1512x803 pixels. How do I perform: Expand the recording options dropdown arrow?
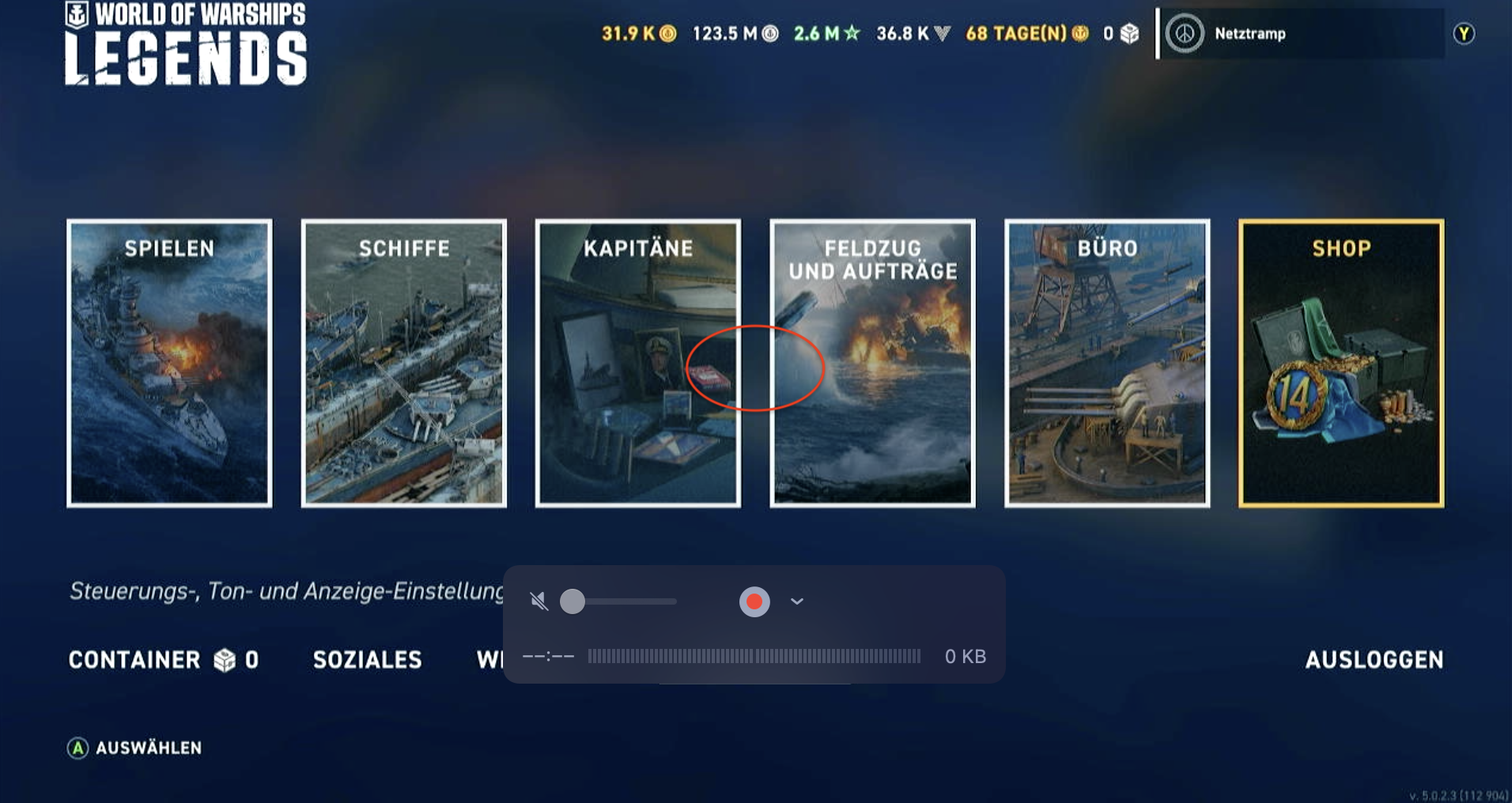pyautogui.click(x=797, y=602)
